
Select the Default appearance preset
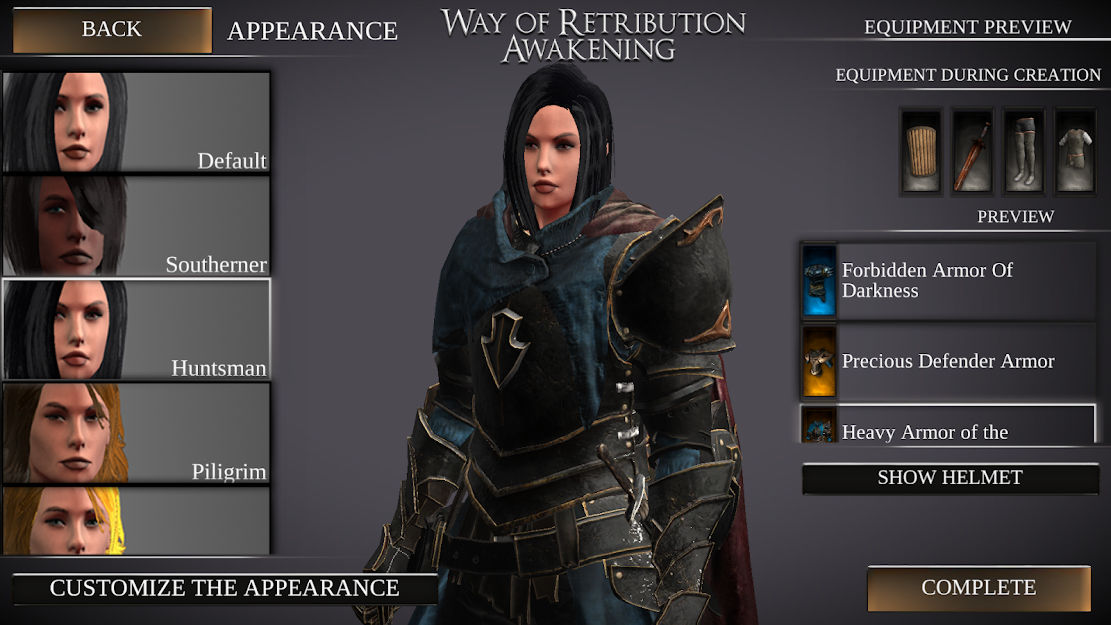click(136, 123)
